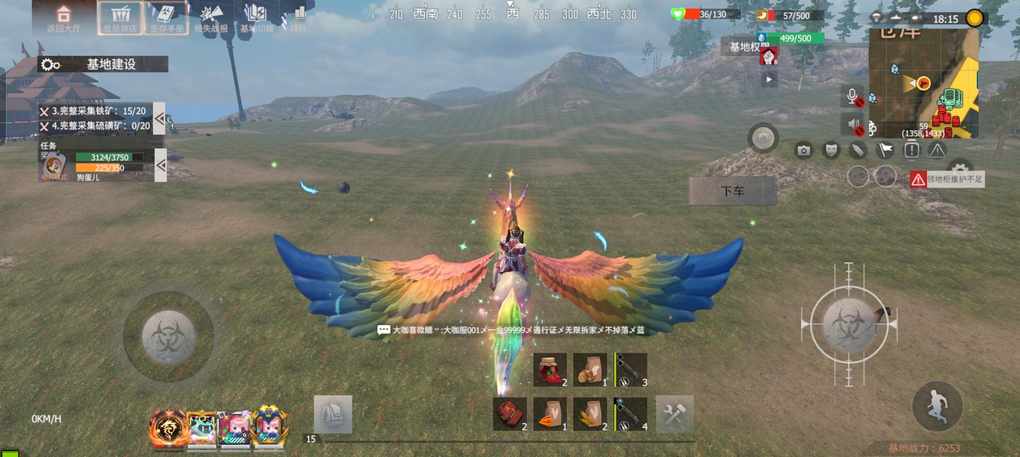Toggle the speaker mute icon
The width and height of the screenshot is (1020, 457).
pyautogui.click(x=854, y=125)
